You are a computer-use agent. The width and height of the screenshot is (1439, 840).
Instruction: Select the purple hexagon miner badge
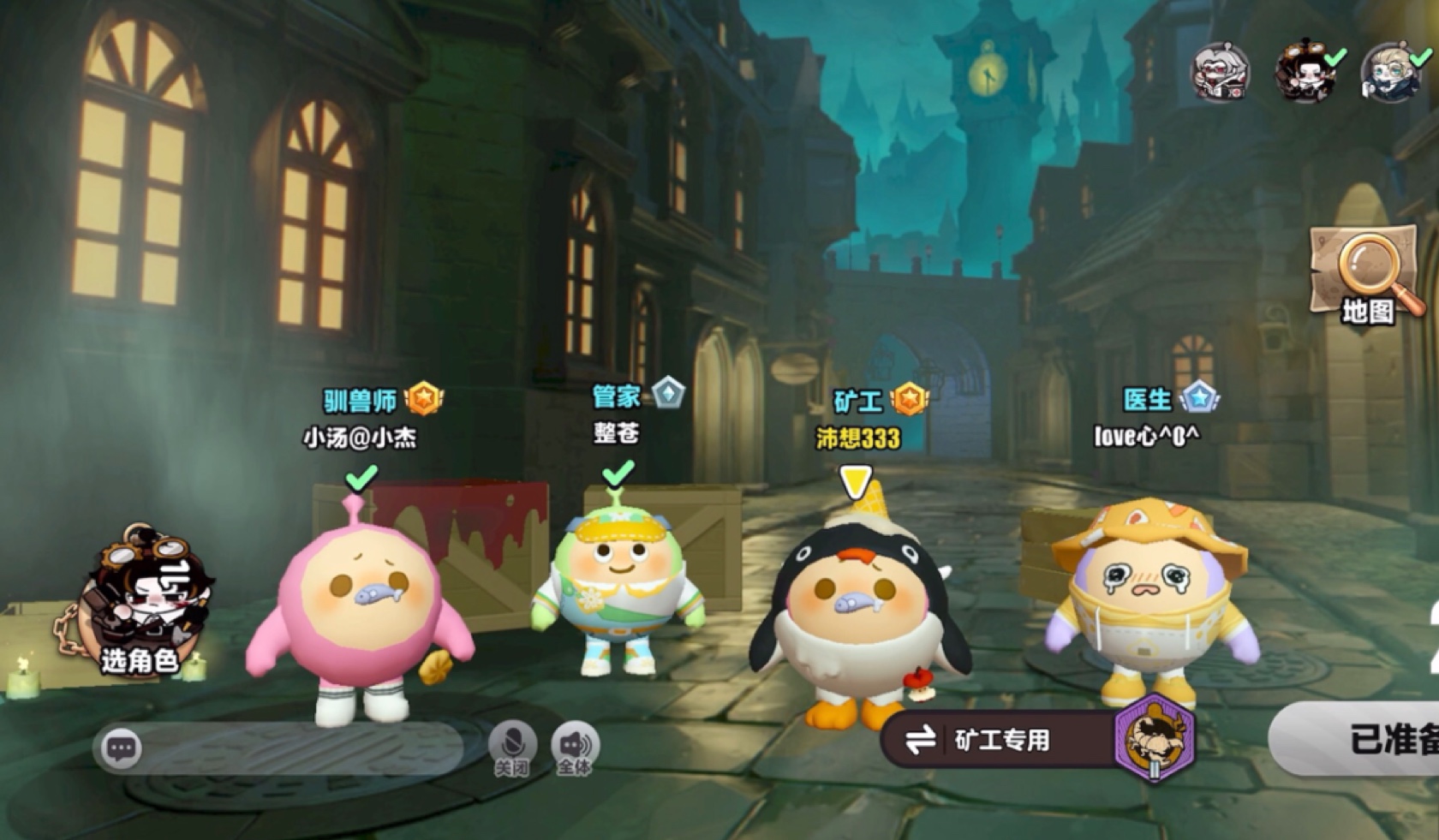click(1153, 738)
